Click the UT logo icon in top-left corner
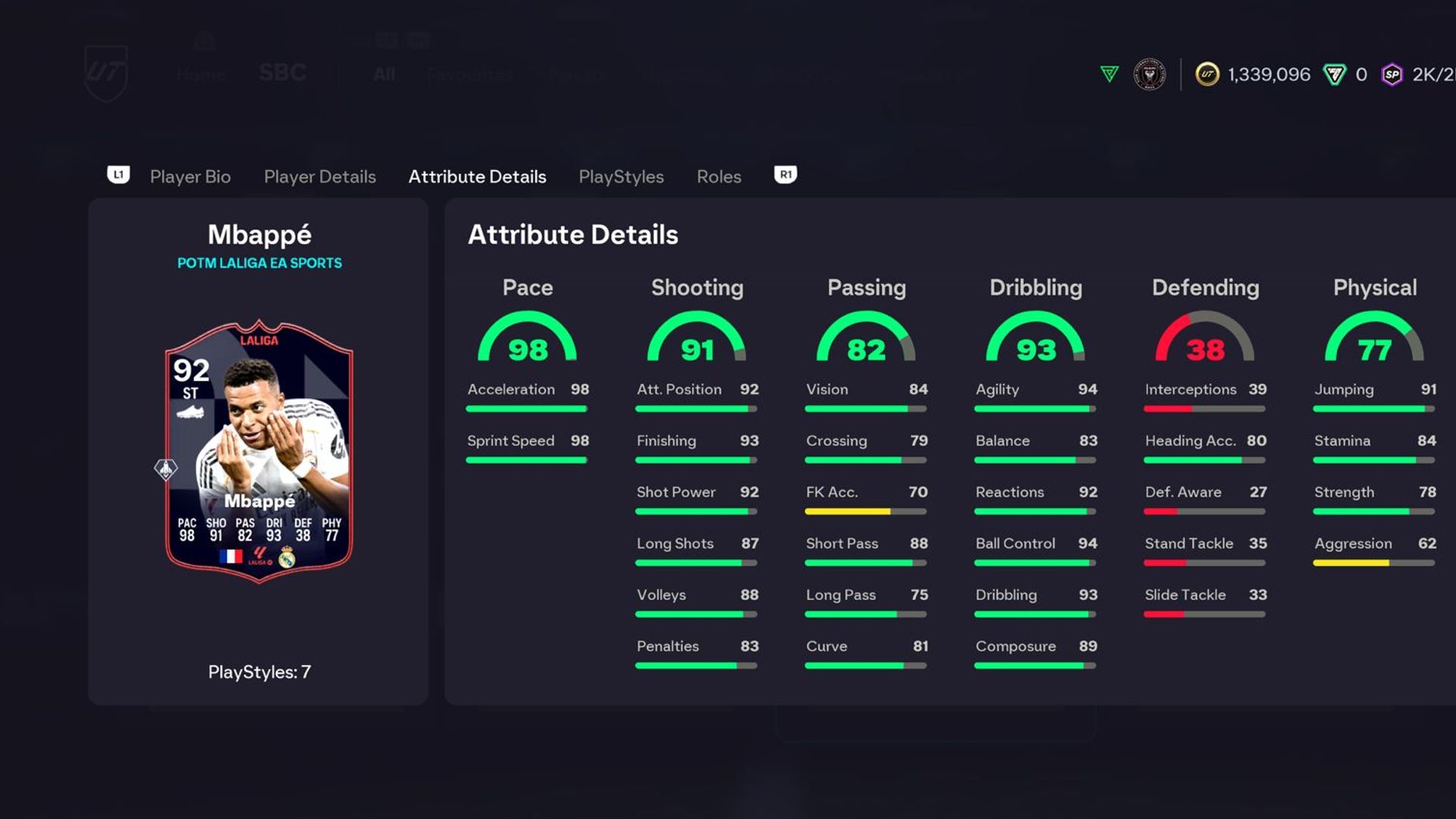Image resolution: width=1456 pixels, height=819 pixels. 106,72
